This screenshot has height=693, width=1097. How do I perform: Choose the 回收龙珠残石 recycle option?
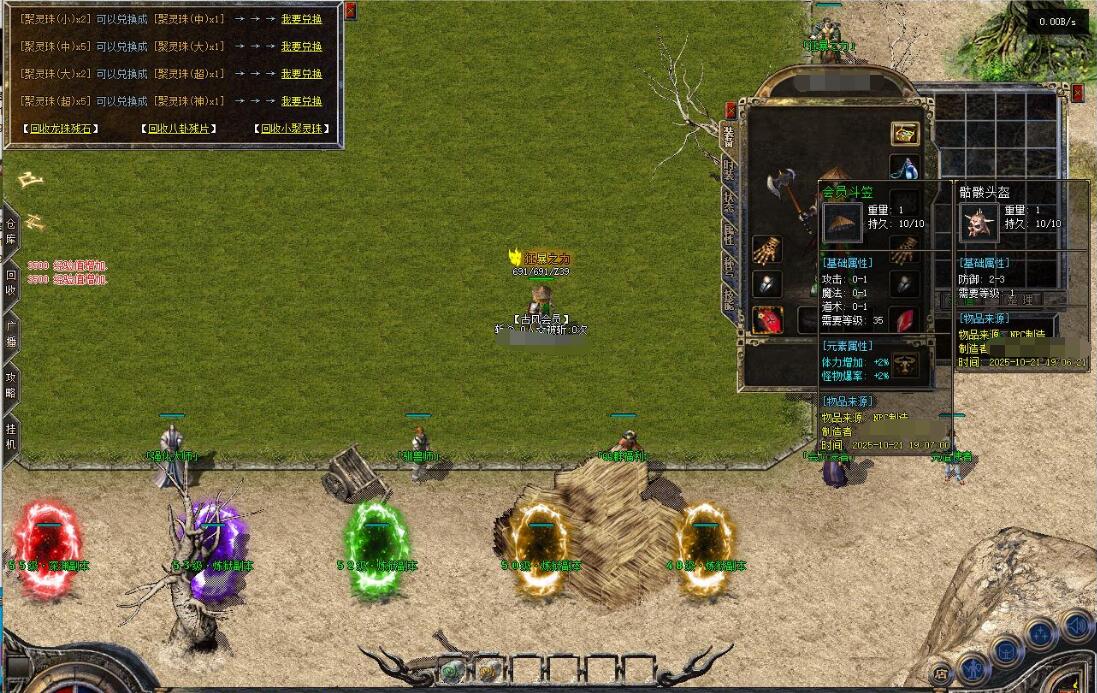(x=62, y=129)
